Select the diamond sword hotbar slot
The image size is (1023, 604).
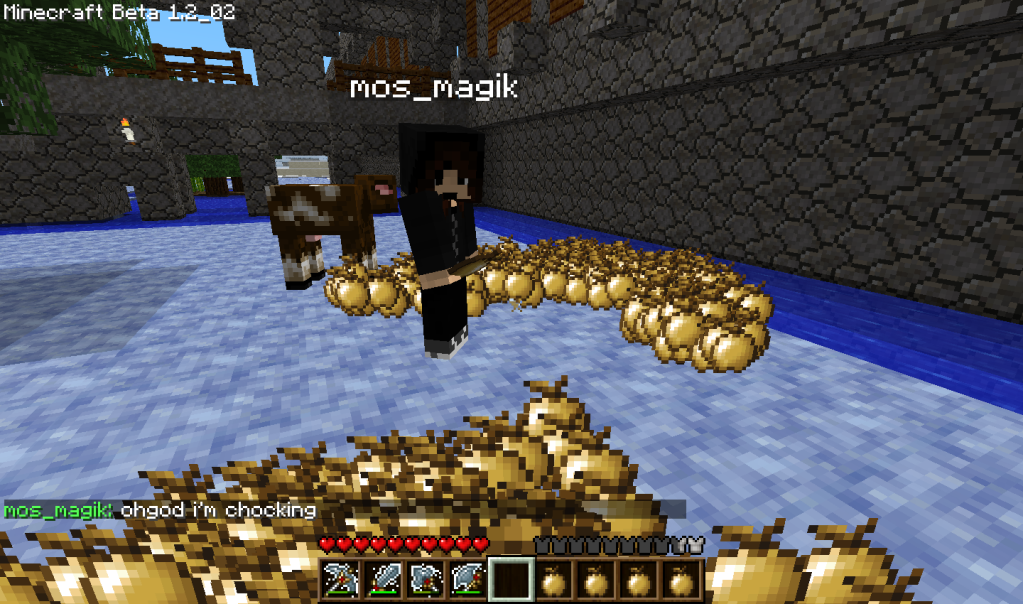383,579
